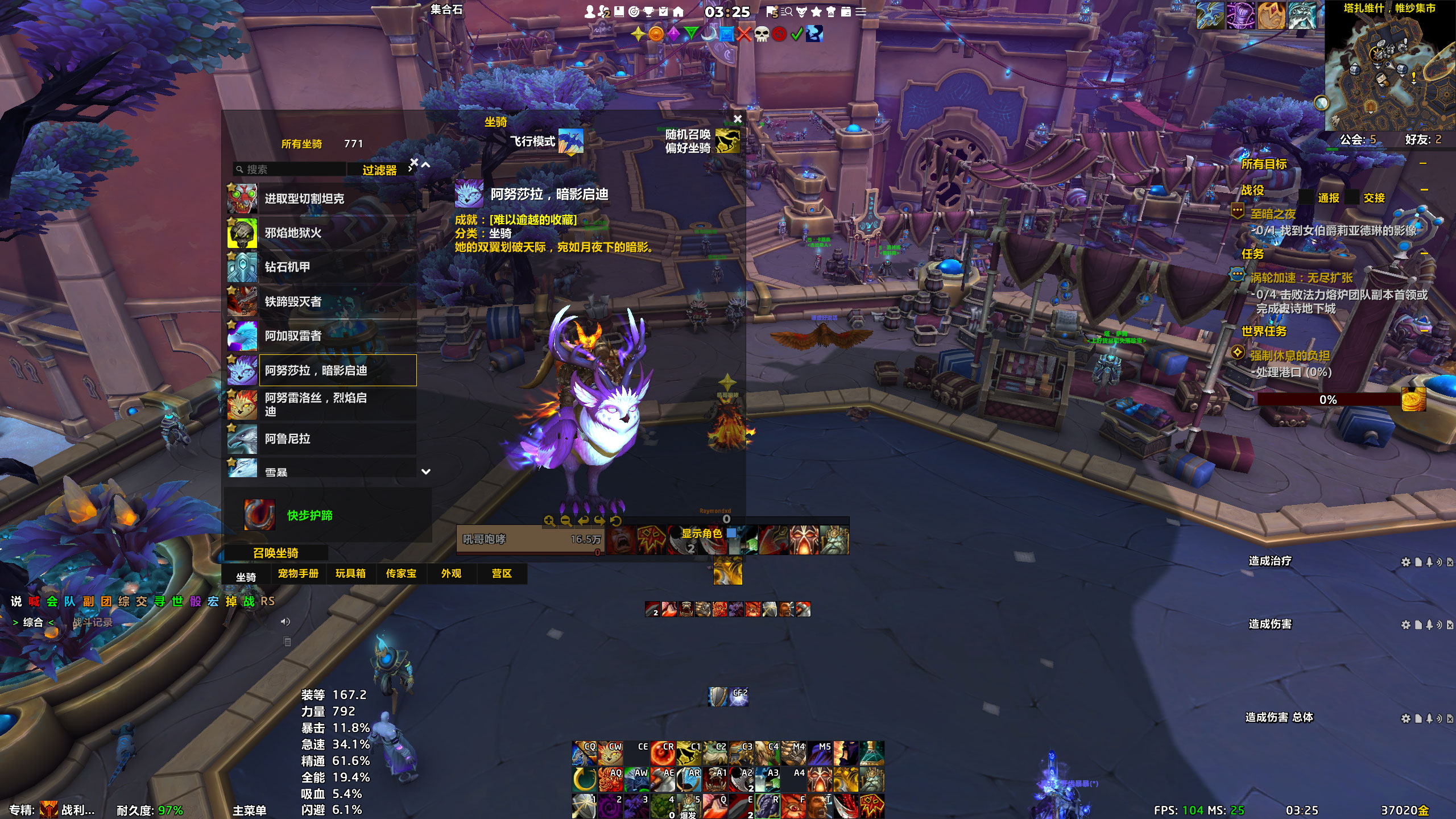Click the 召唤坐骑 summon button
The image size is (1456, 819).
coord(276,553)
